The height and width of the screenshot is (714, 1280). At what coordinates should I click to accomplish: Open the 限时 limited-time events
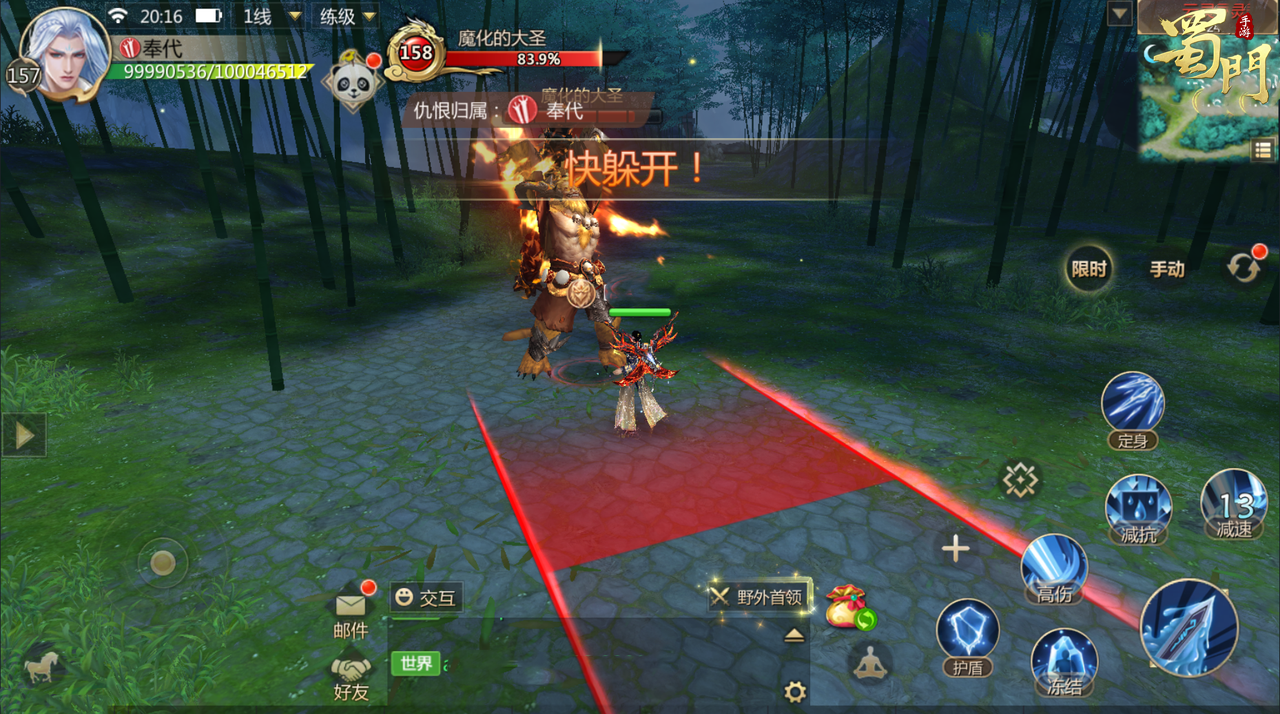coord(1089,269)
